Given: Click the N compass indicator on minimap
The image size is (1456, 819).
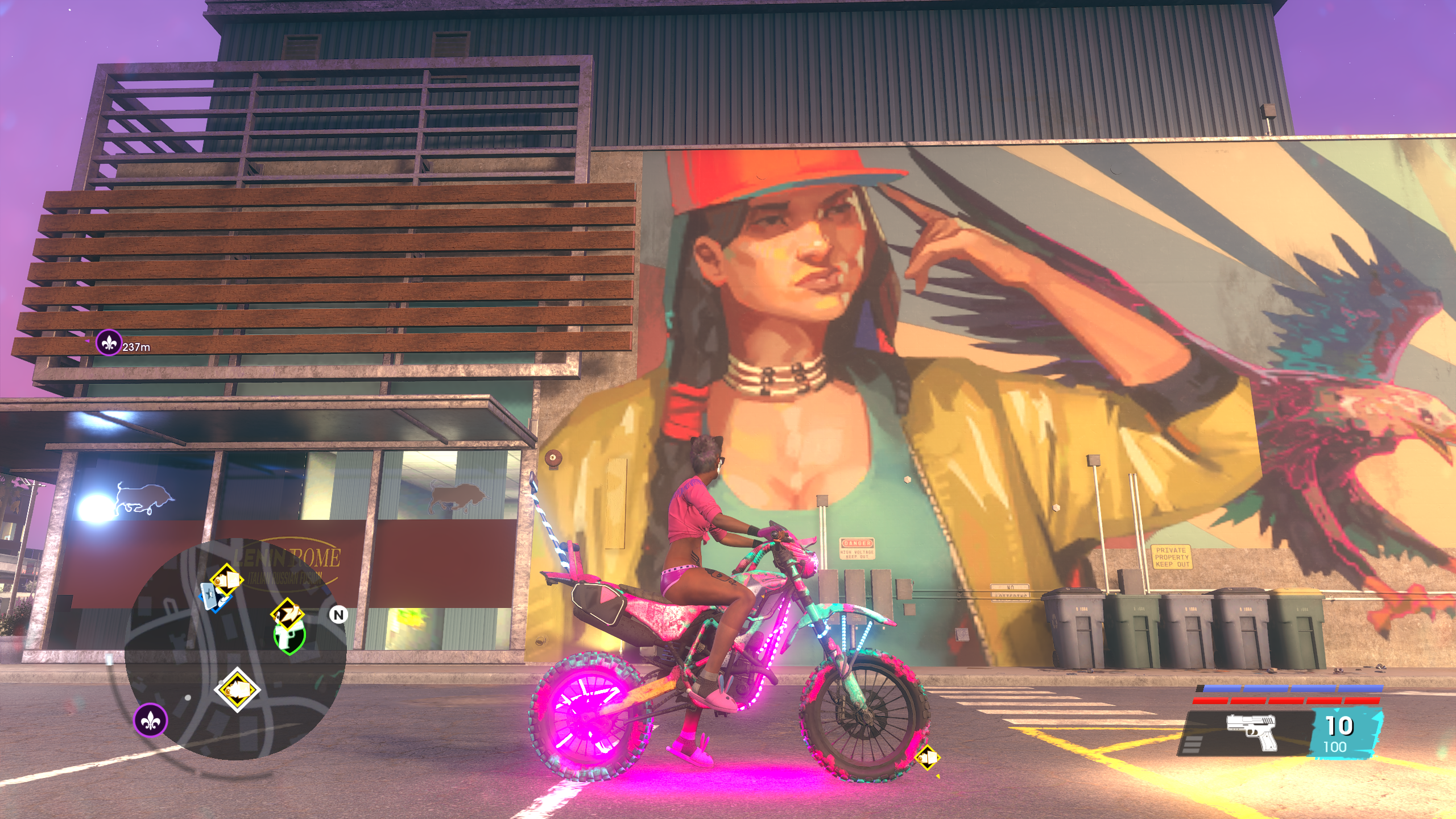Looking at the screenshot, I should (x=338, y=614).
